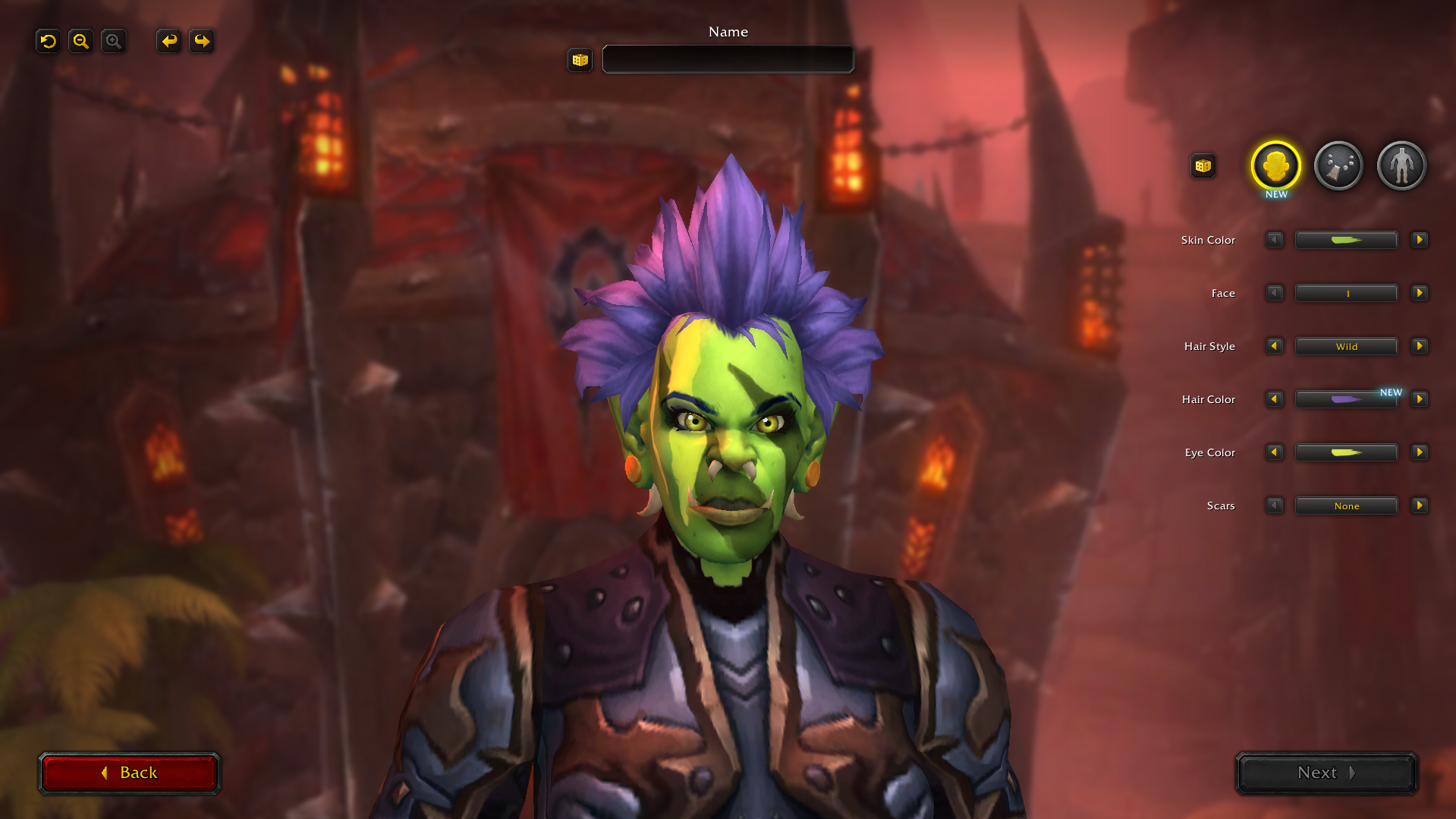Open the makeup and accessories category icon

[x=1338, y=165]
